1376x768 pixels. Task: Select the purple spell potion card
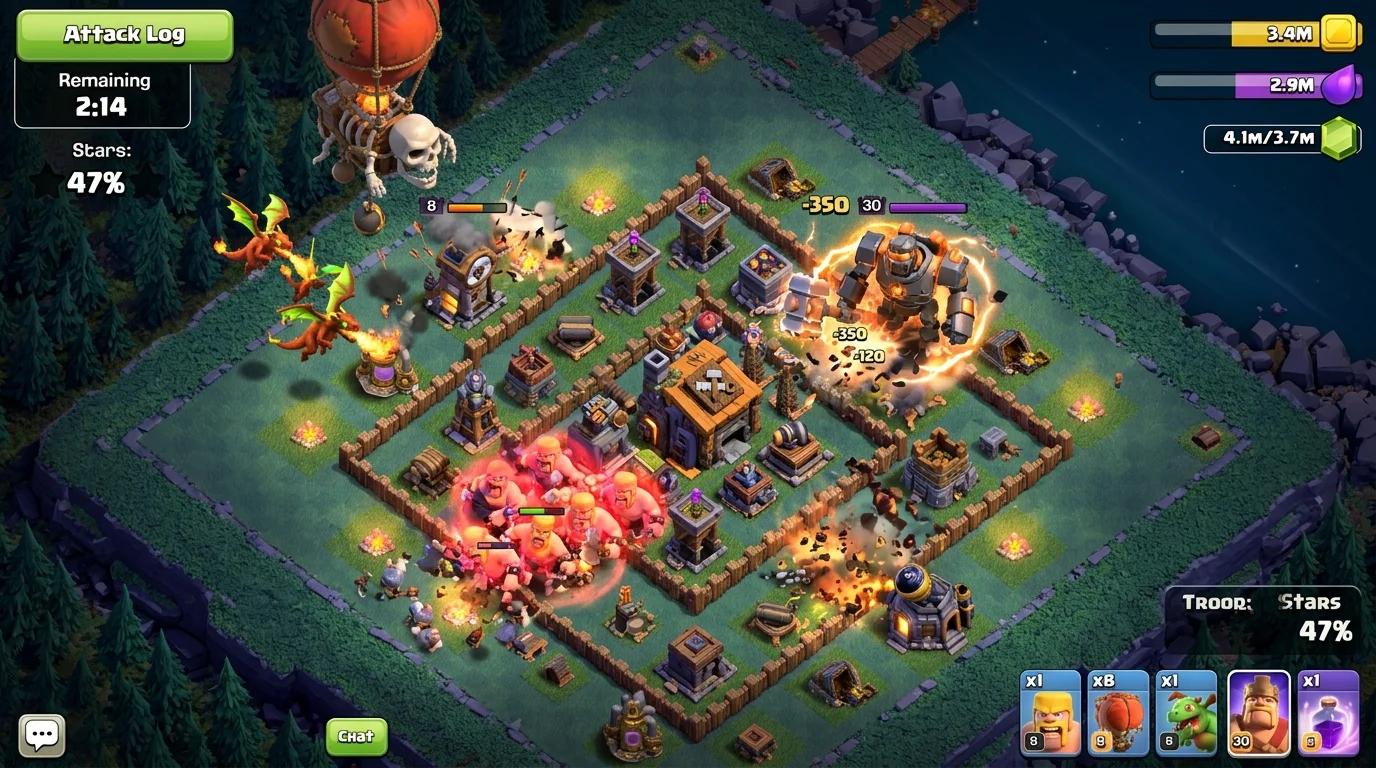[1328, 712]
